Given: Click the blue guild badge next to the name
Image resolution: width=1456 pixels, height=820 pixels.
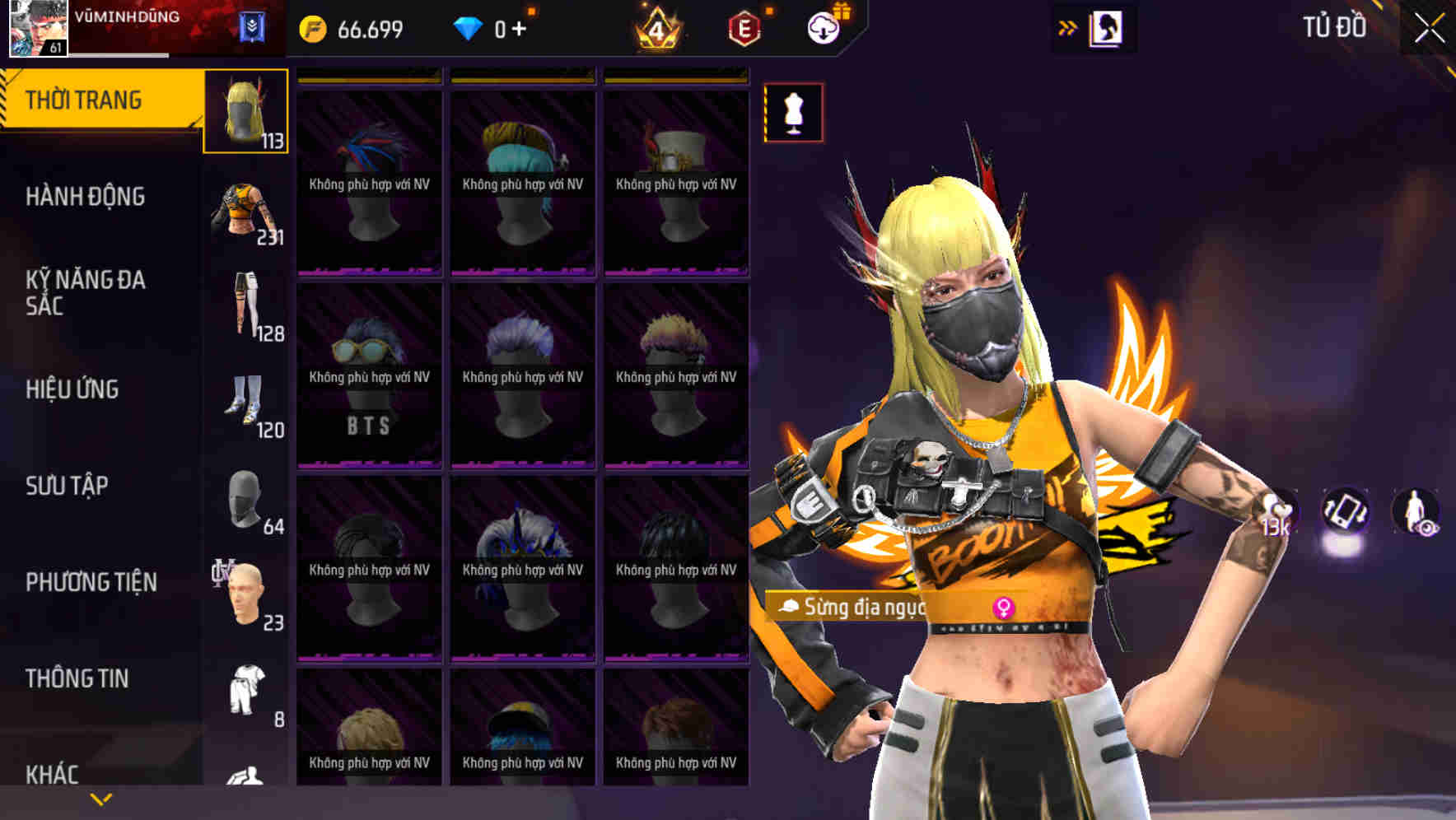Looking at the screenshot, I should (x=253, y=25).
